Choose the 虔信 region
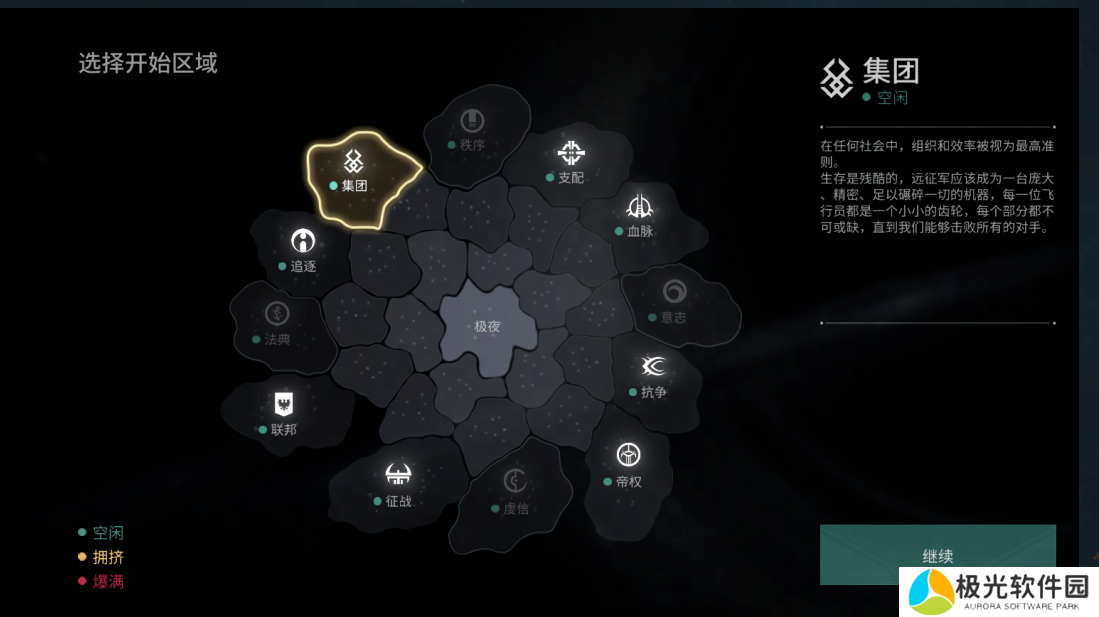1099x617 pixels. coord(515,493)
